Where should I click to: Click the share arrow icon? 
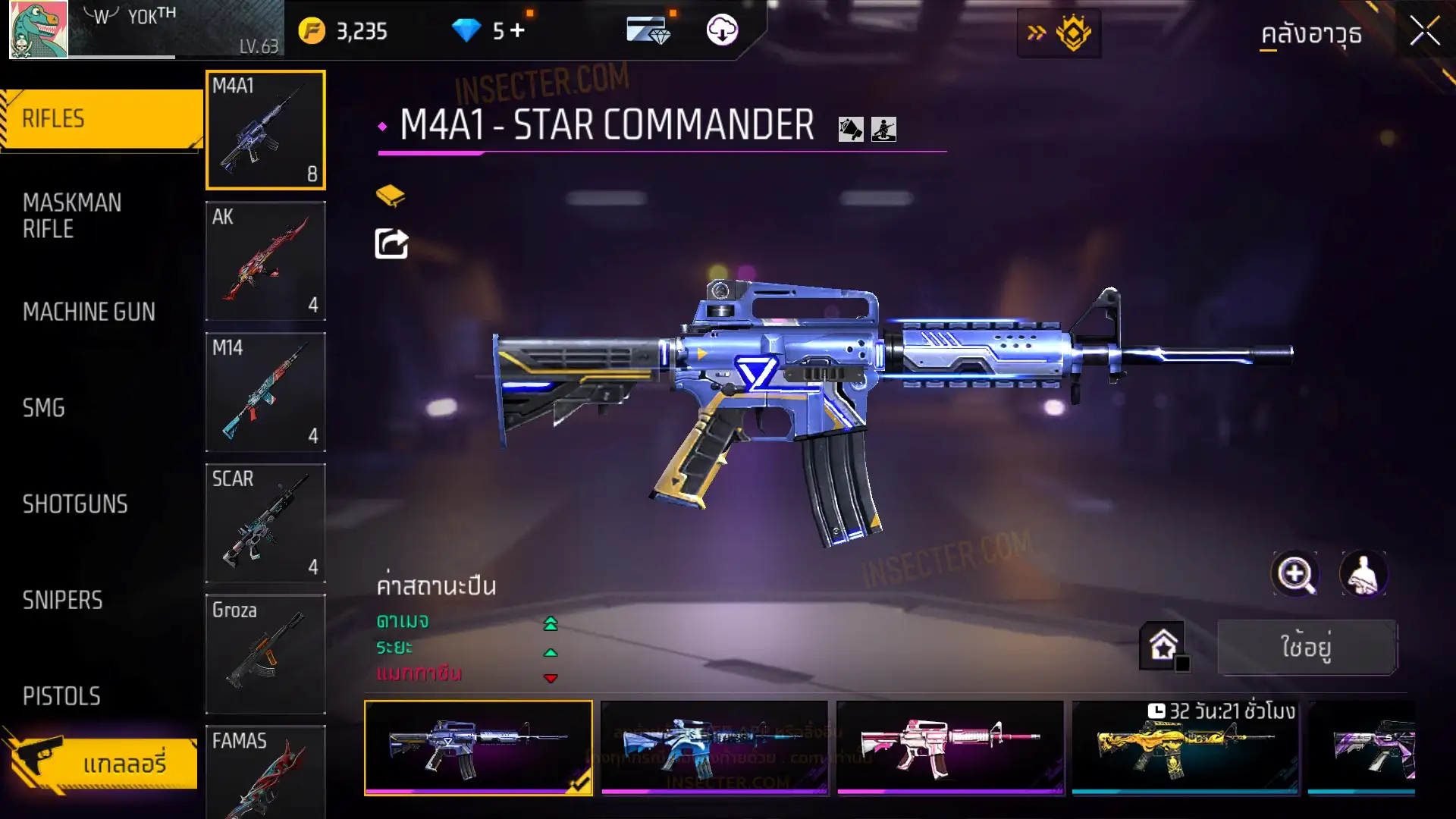(391, 243)
